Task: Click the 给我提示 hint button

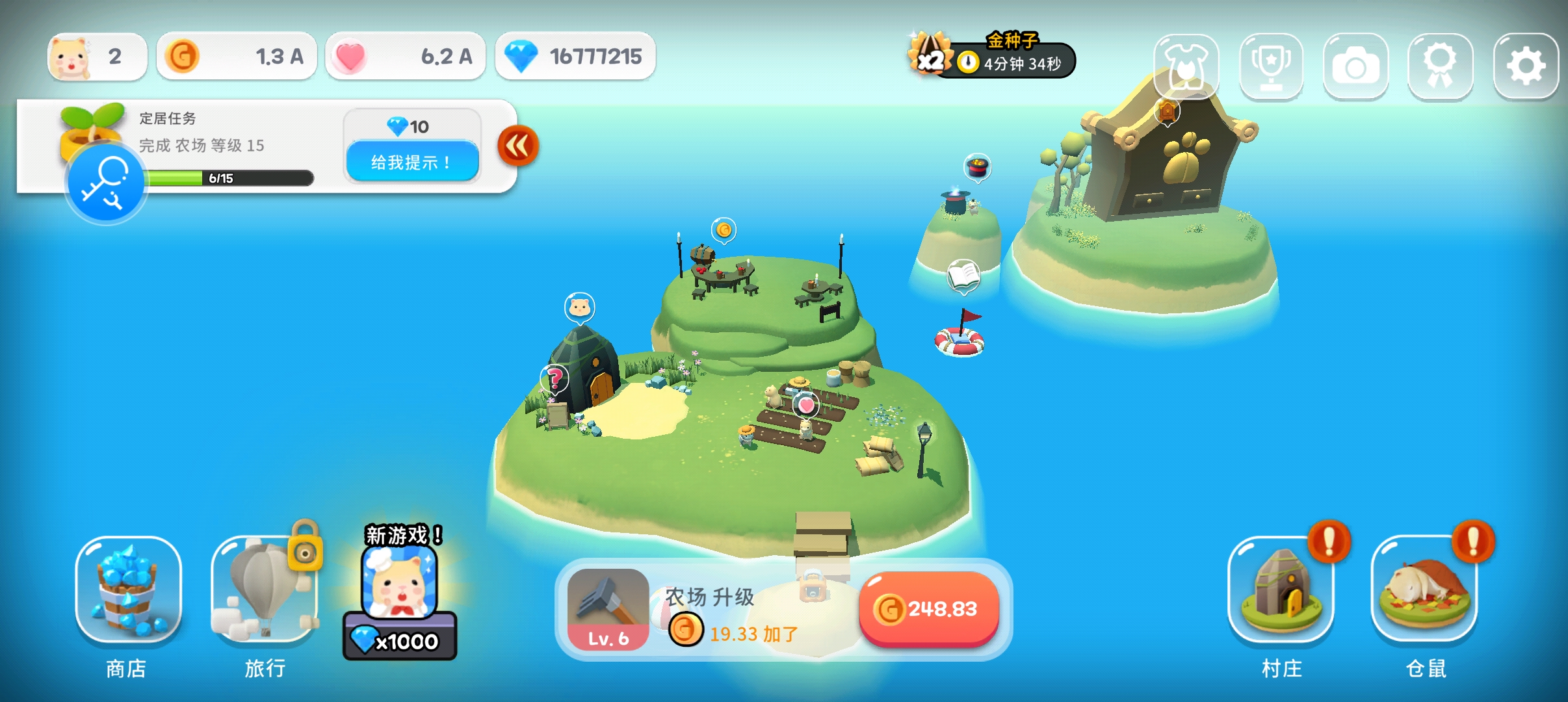Action: (x=412, y=162)
